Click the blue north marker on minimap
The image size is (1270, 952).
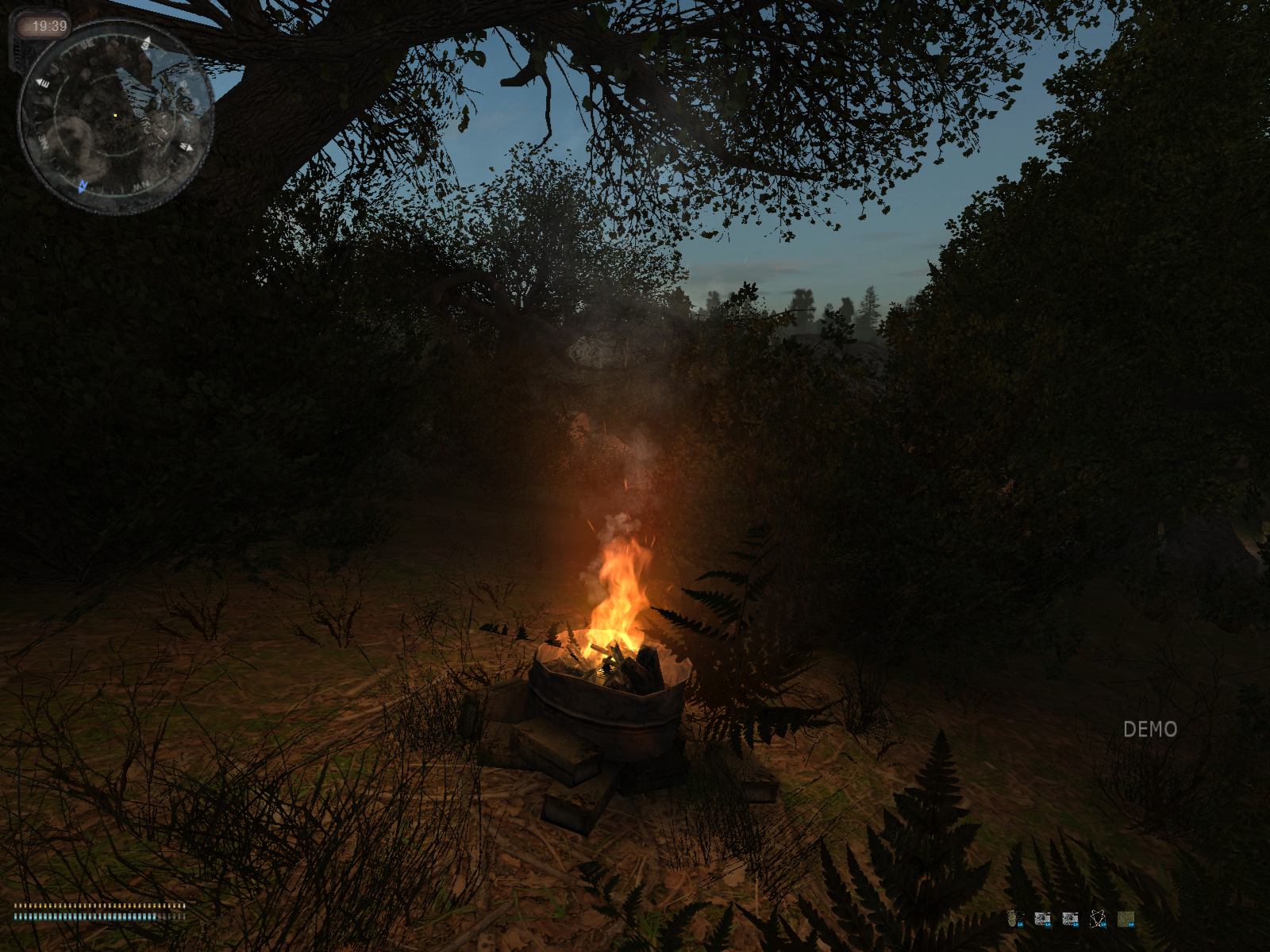point(82,186)
